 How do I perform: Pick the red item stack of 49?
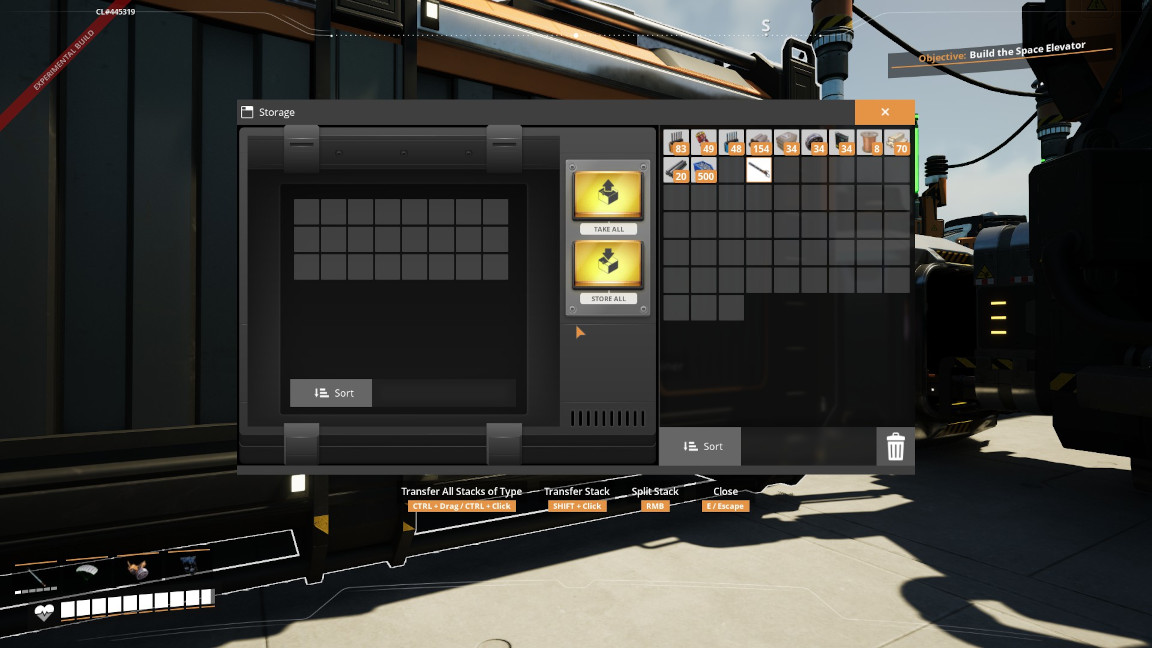click(704, 142)
